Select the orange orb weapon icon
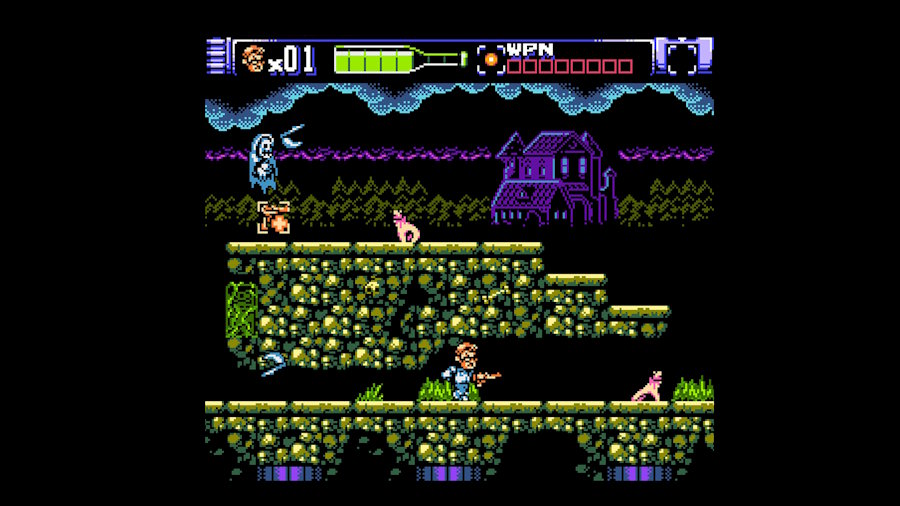Viewport: 900px width, 506px height. (x=490, y=59)
